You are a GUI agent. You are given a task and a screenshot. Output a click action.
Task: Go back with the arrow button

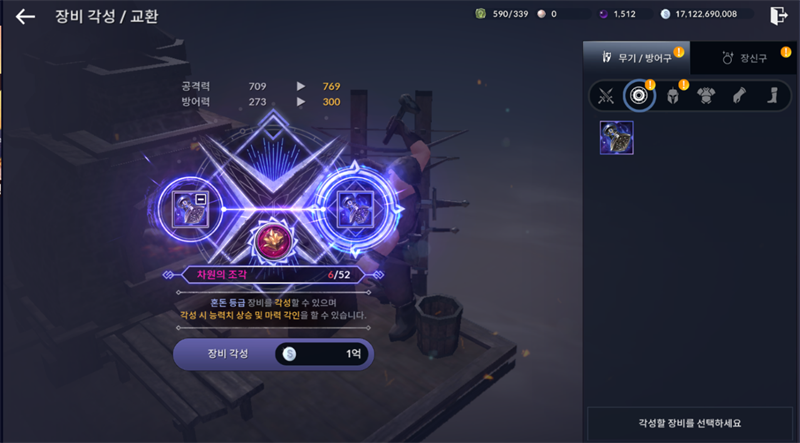point(25,16)
